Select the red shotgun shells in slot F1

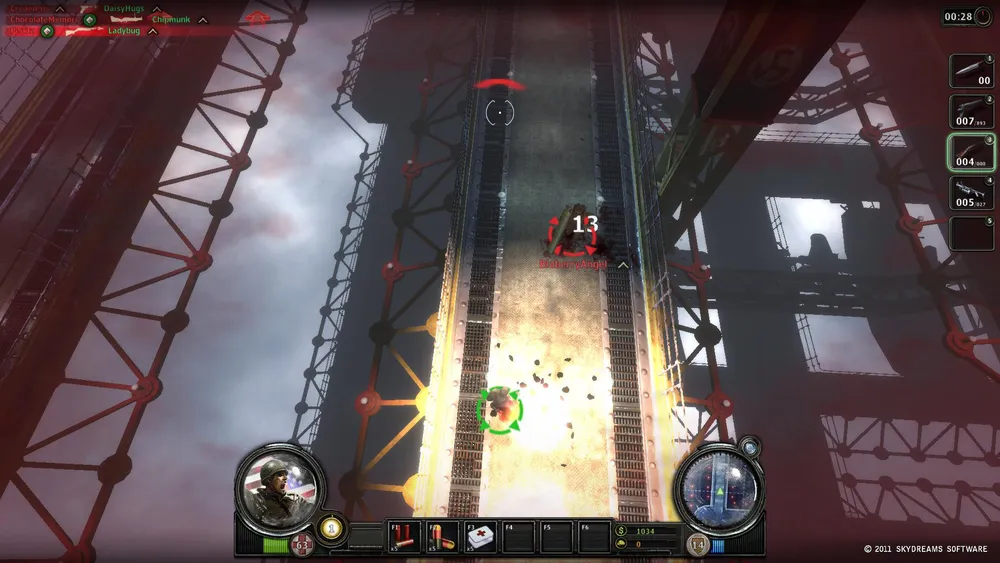pyautogui.click(x=405, y=537)
